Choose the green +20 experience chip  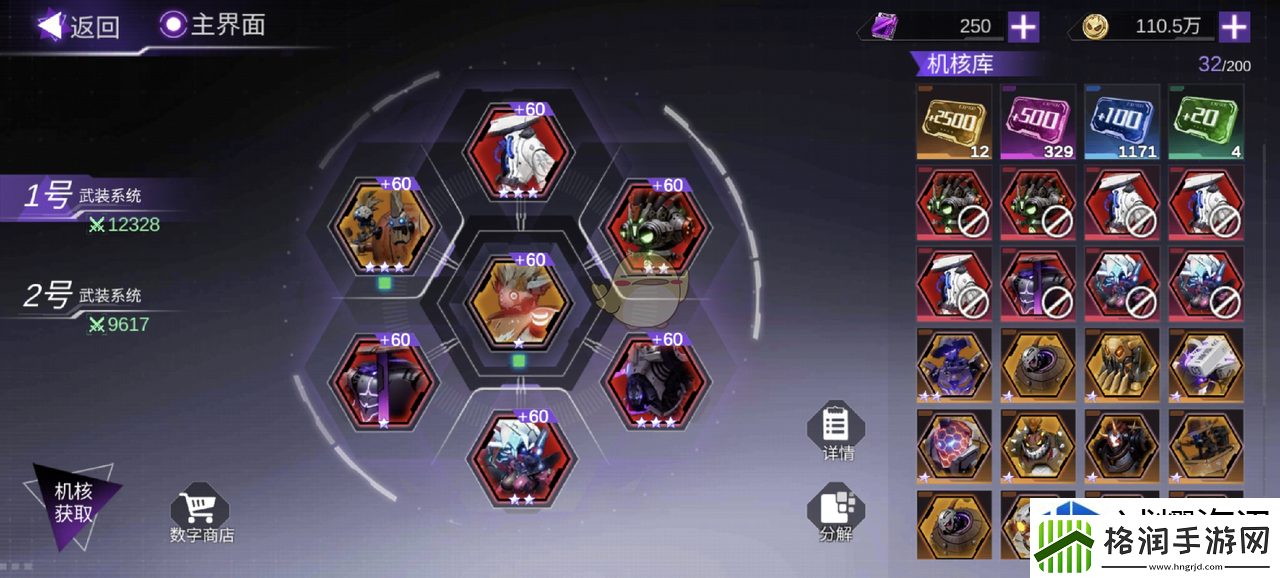pos(1206,122)
